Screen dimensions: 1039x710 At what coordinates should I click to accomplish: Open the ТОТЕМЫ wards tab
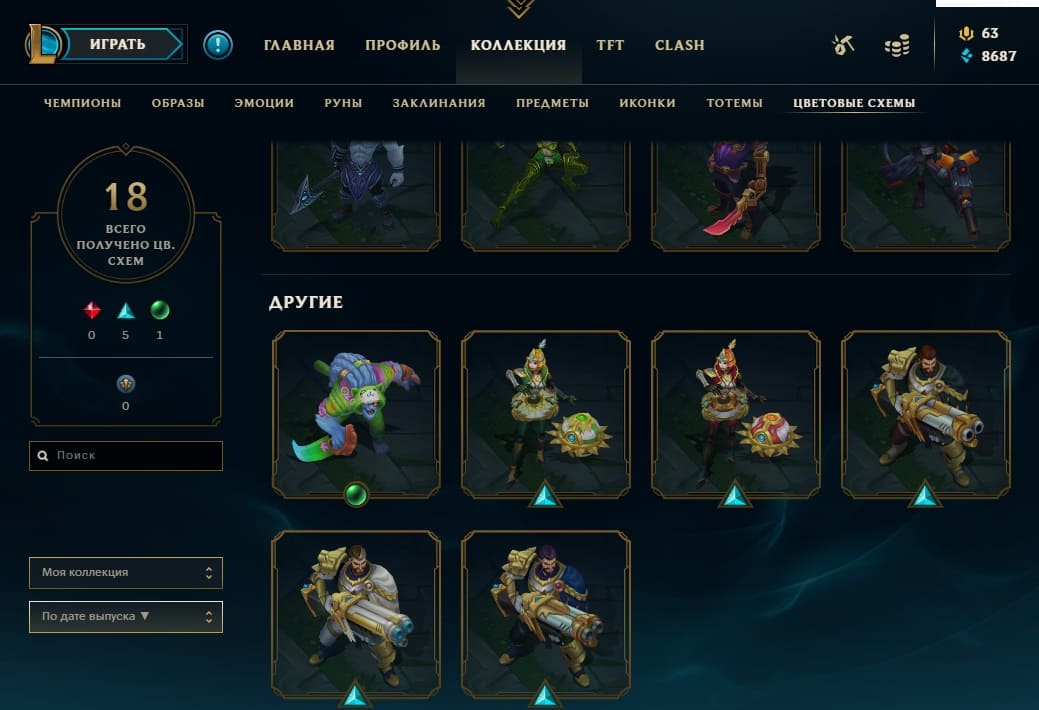[734, 103]
